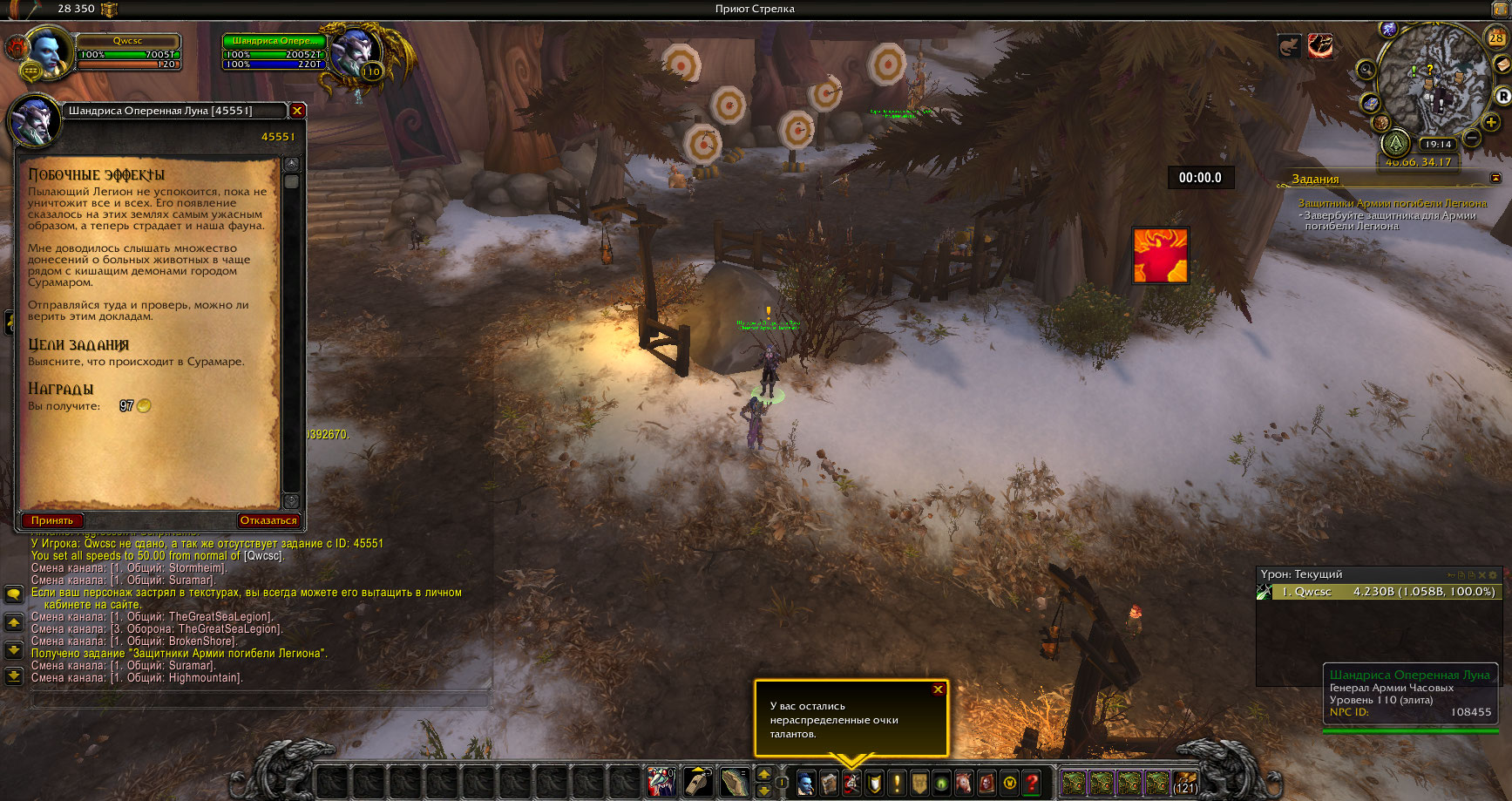Image resolution: width=1512 pixels, height=801 pixels.
Task: Open the red question mark help button
Action: (x=1032, y=783)
